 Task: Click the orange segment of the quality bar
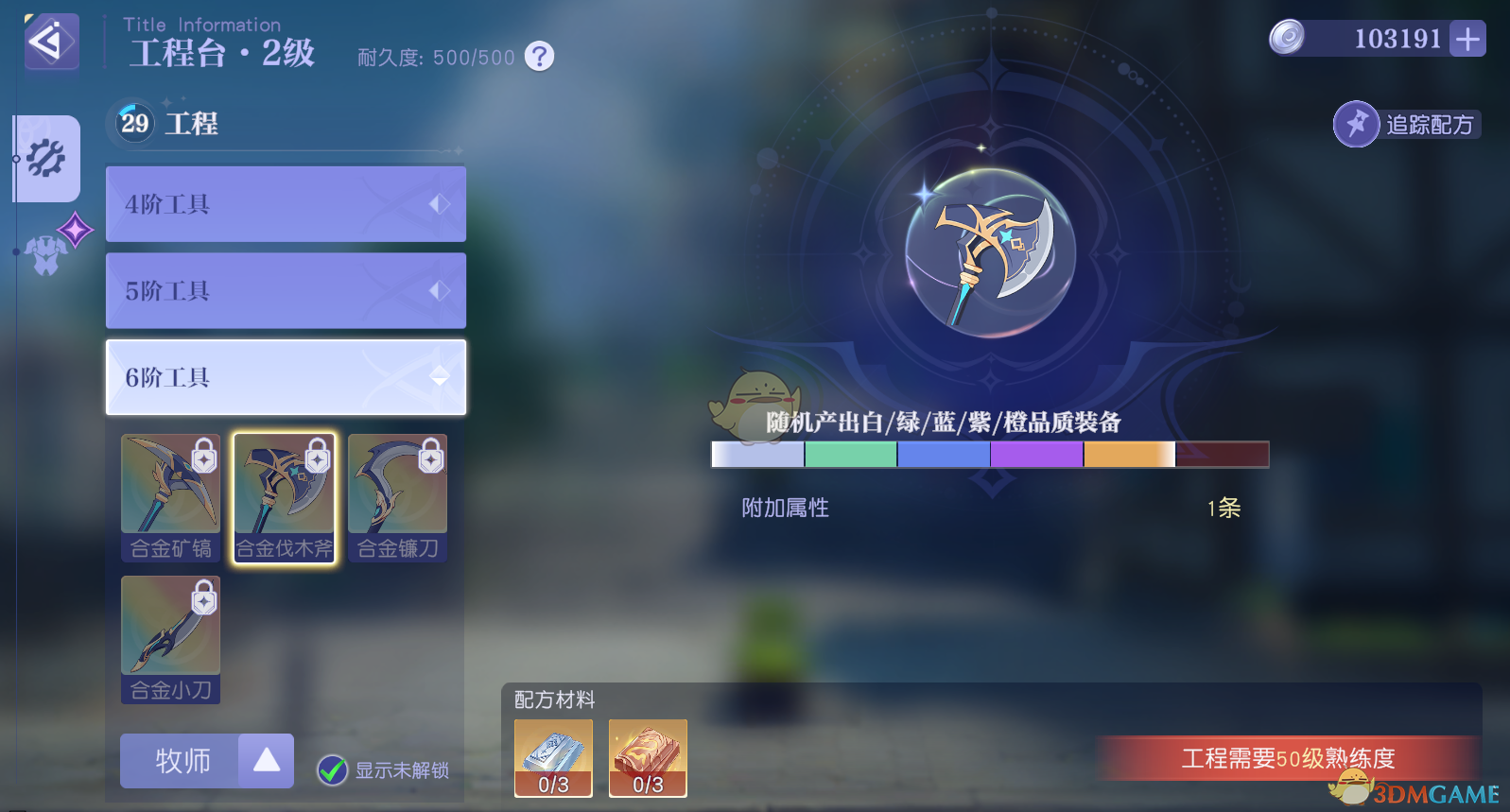click(x=1128, y=454)
